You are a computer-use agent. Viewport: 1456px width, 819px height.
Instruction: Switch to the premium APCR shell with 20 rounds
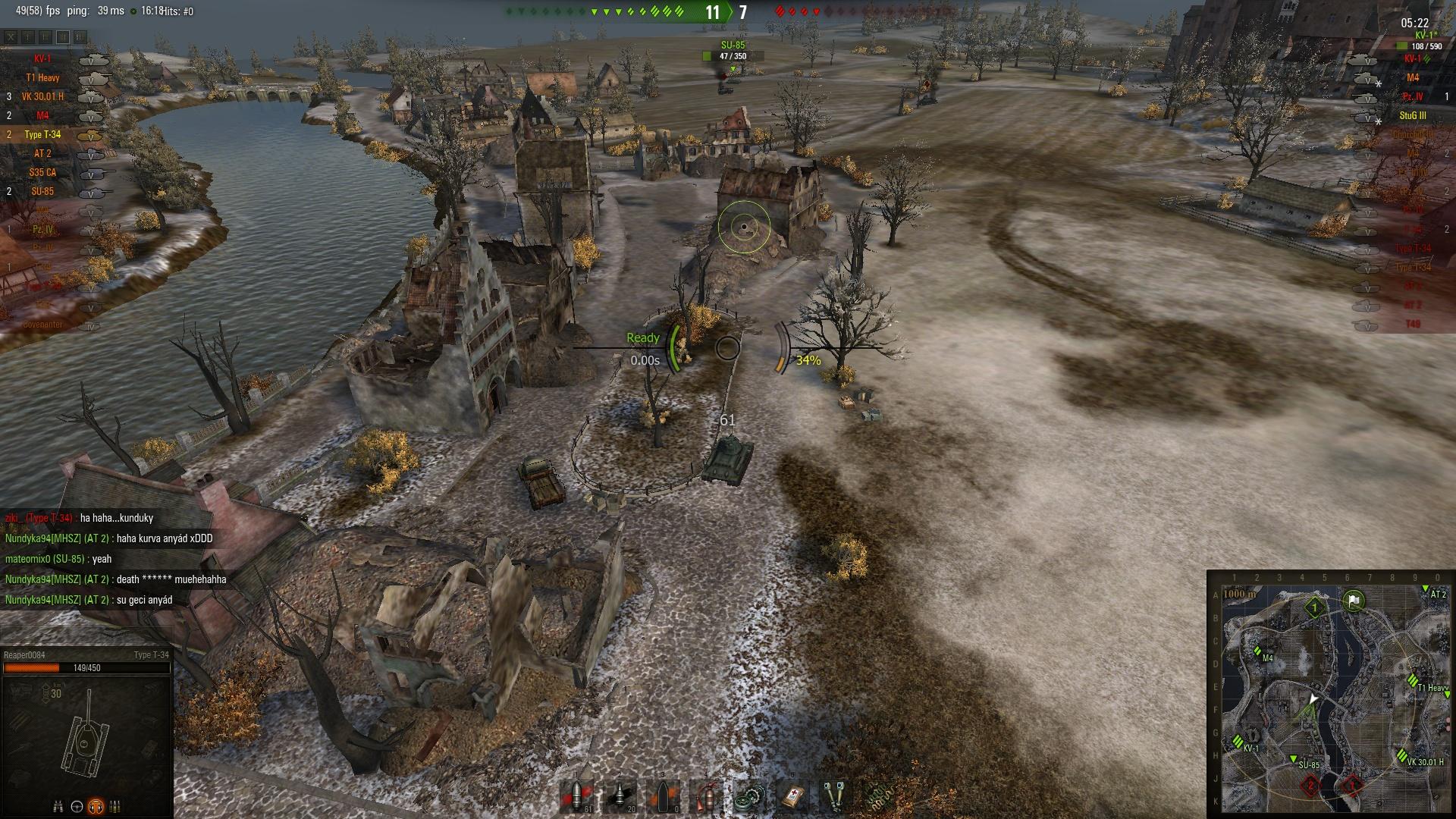(620, 798)
